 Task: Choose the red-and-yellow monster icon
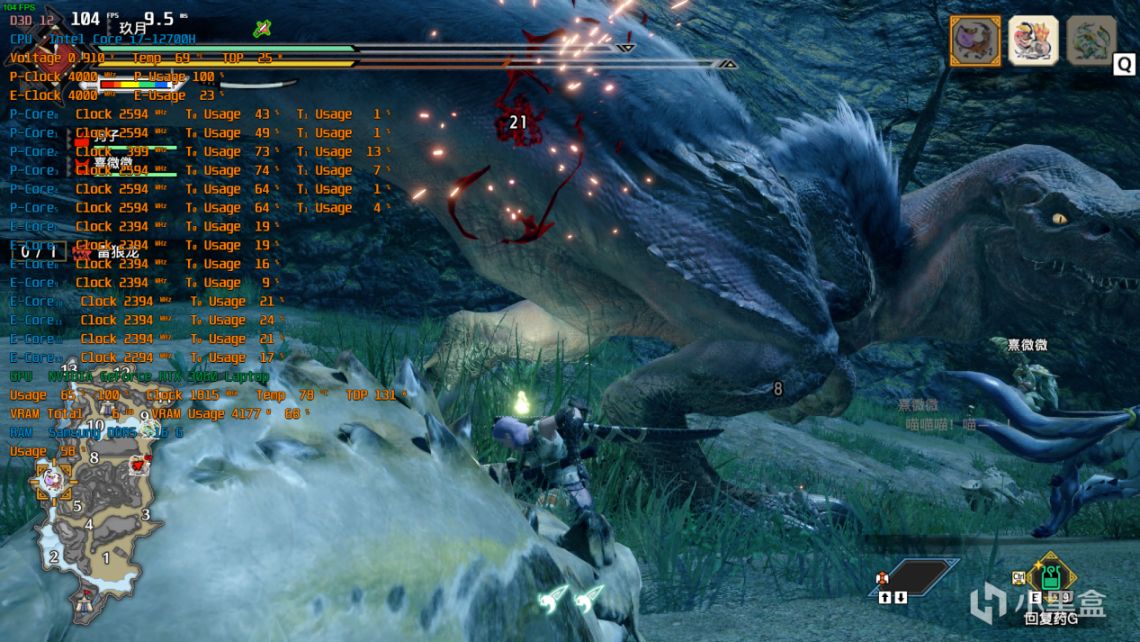pos(1033,41)
